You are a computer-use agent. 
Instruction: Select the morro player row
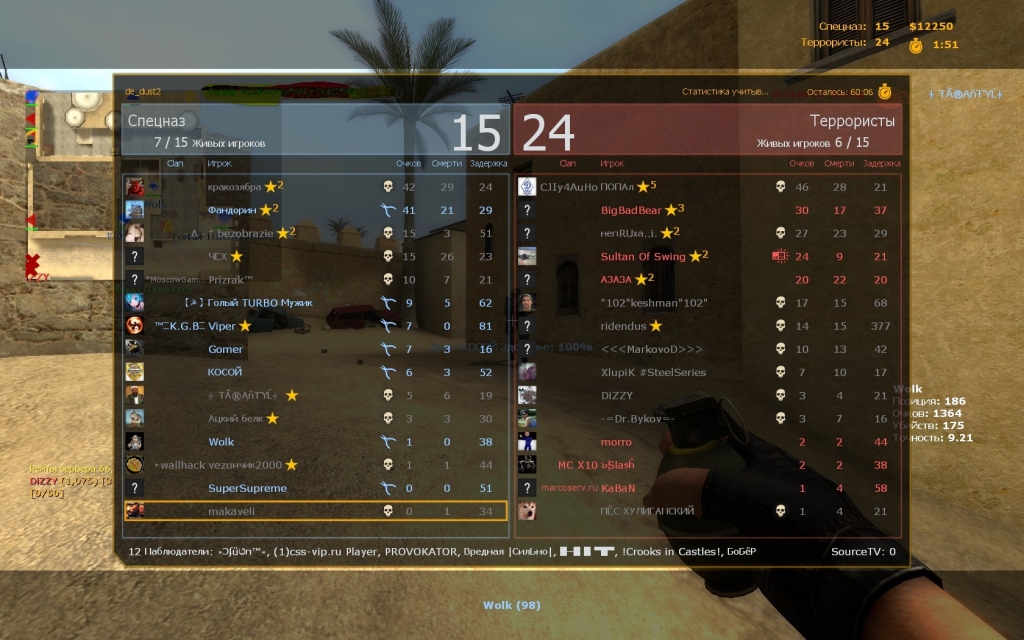tap(616, 442)
